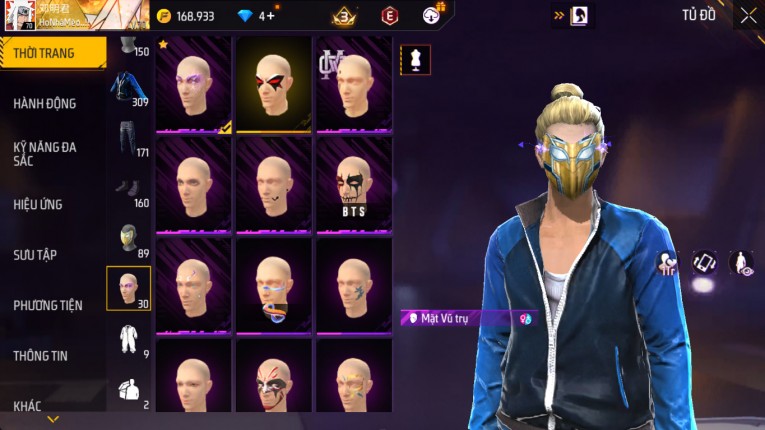
Task: Open the Hiệu Ứng section
Action: pos(38,204)
